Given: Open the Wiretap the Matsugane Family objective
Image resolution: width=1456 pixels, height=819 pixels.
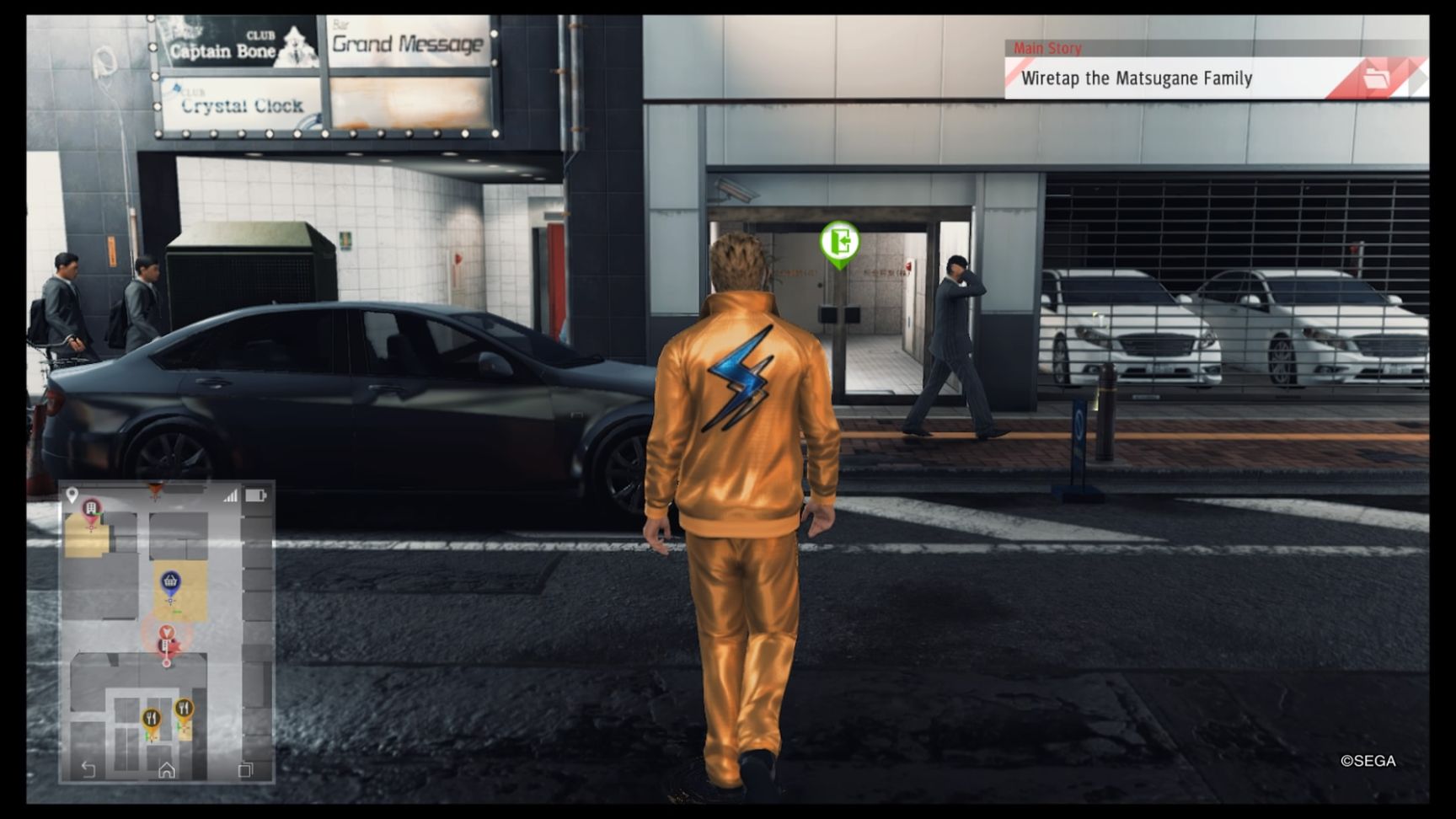Looking at the screenshot, I should (1136, 78).
